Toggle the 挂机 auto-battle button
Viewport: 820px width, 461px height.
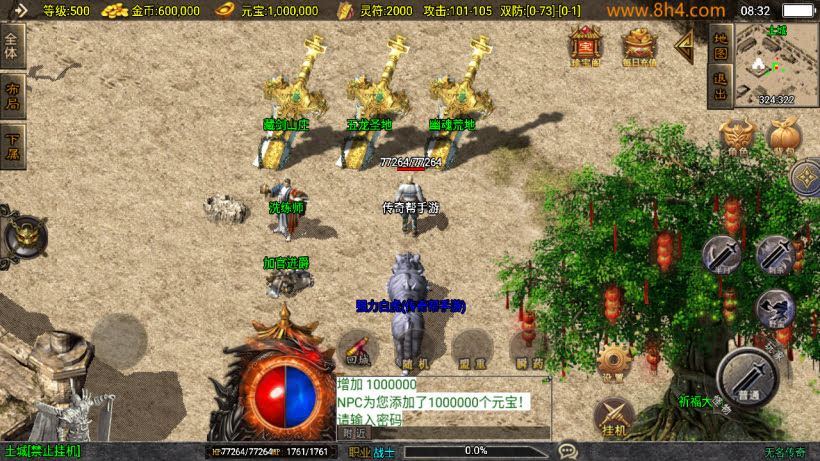pos(614,417)
